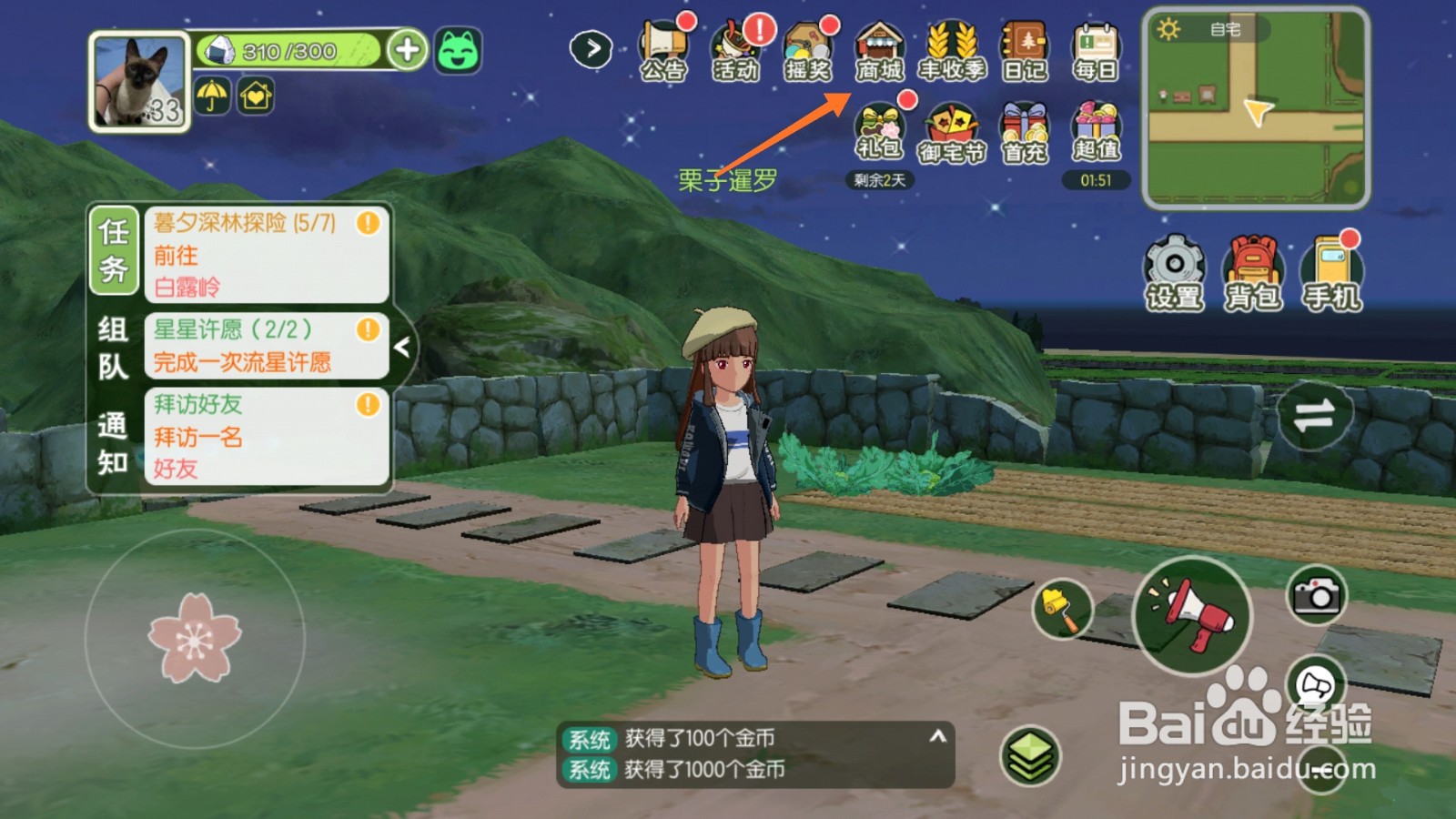1456x819 pixels.
Task: Click the minimap labeled 自宅
Action: point(1256,109)
